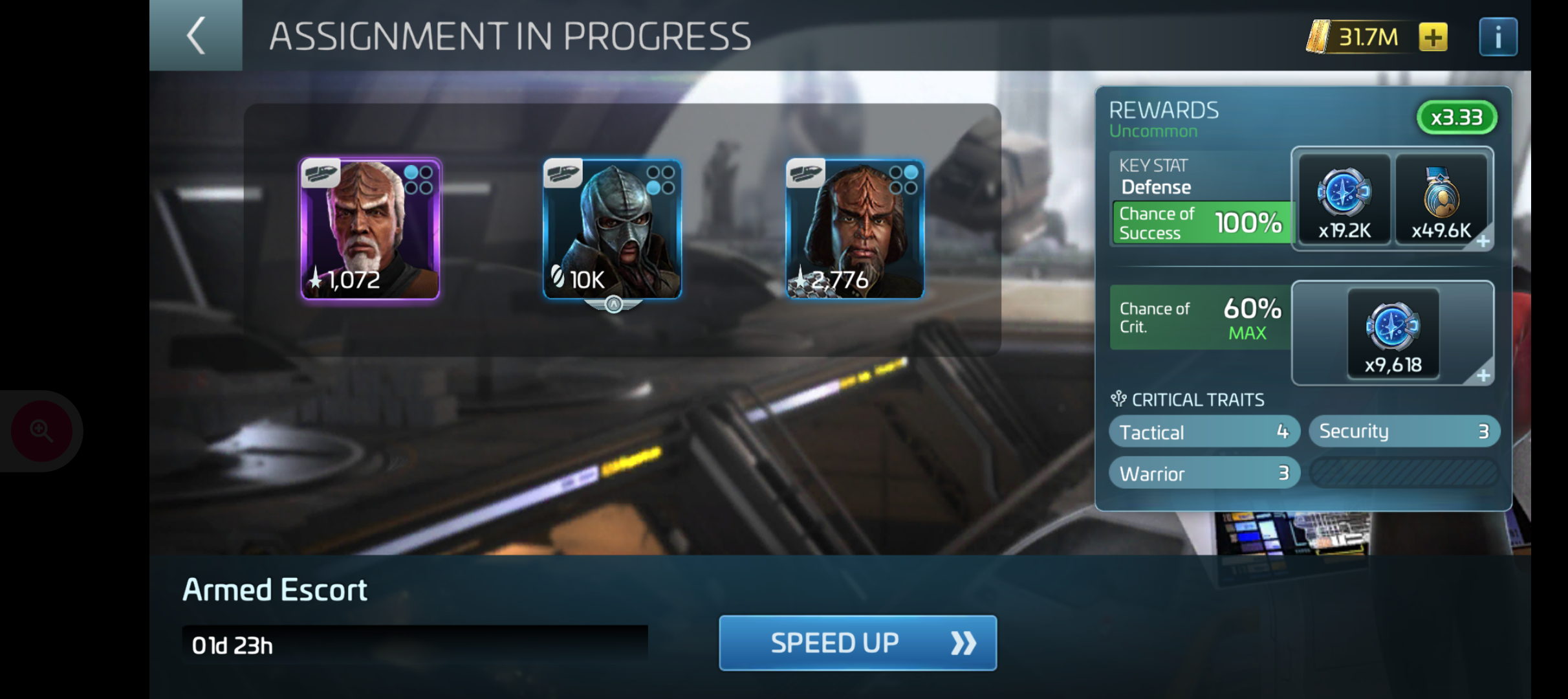This screenshot has height=699, width=1568.
Task: Inspect the x19.2K reward item
Action: [1344, 199]
